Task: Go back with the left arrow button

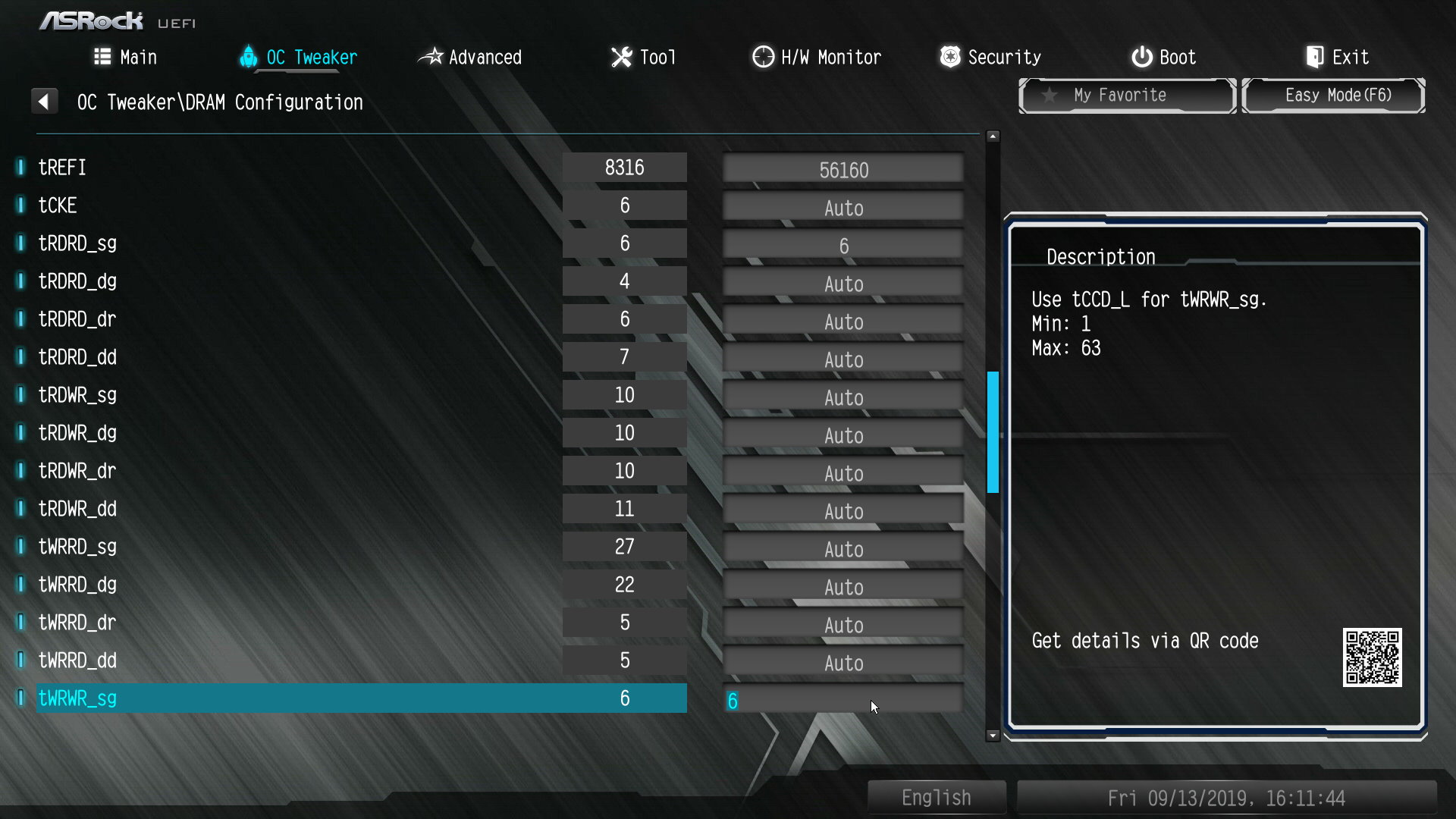Action: 44,102
